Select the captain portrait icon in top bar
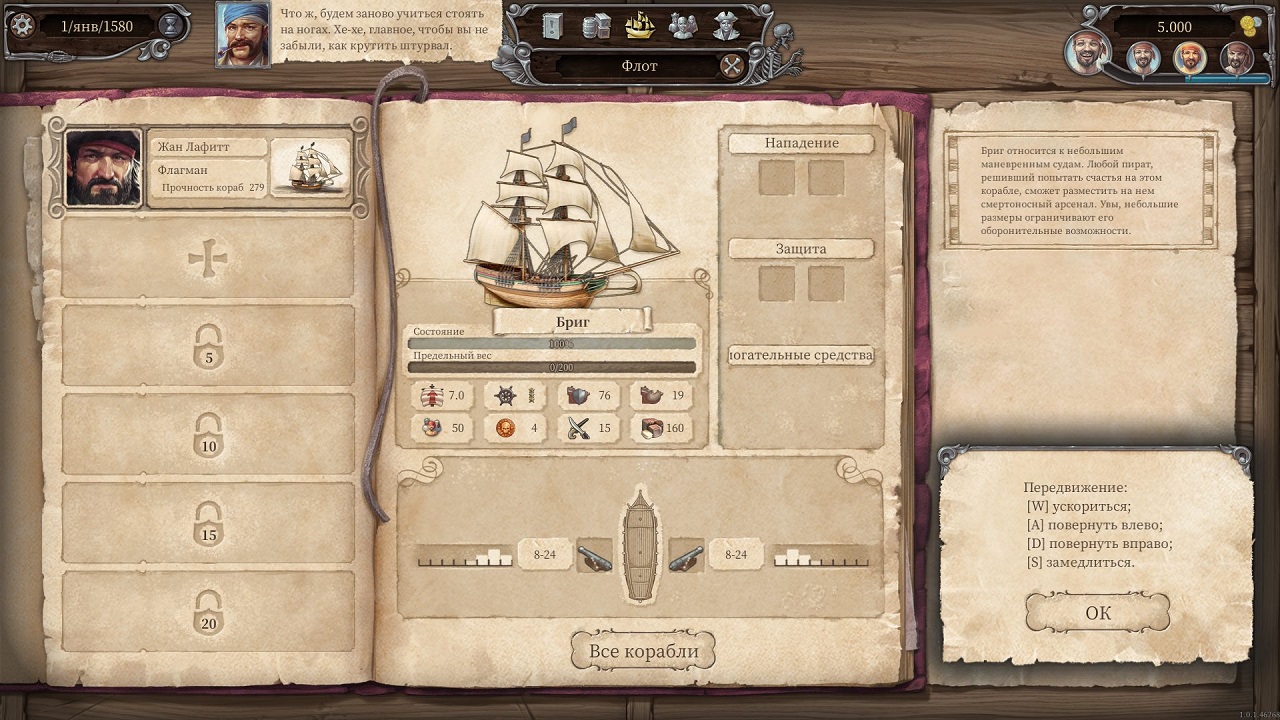The height and width of the screenshot is (720, 1280). click(x=725, y=25)
